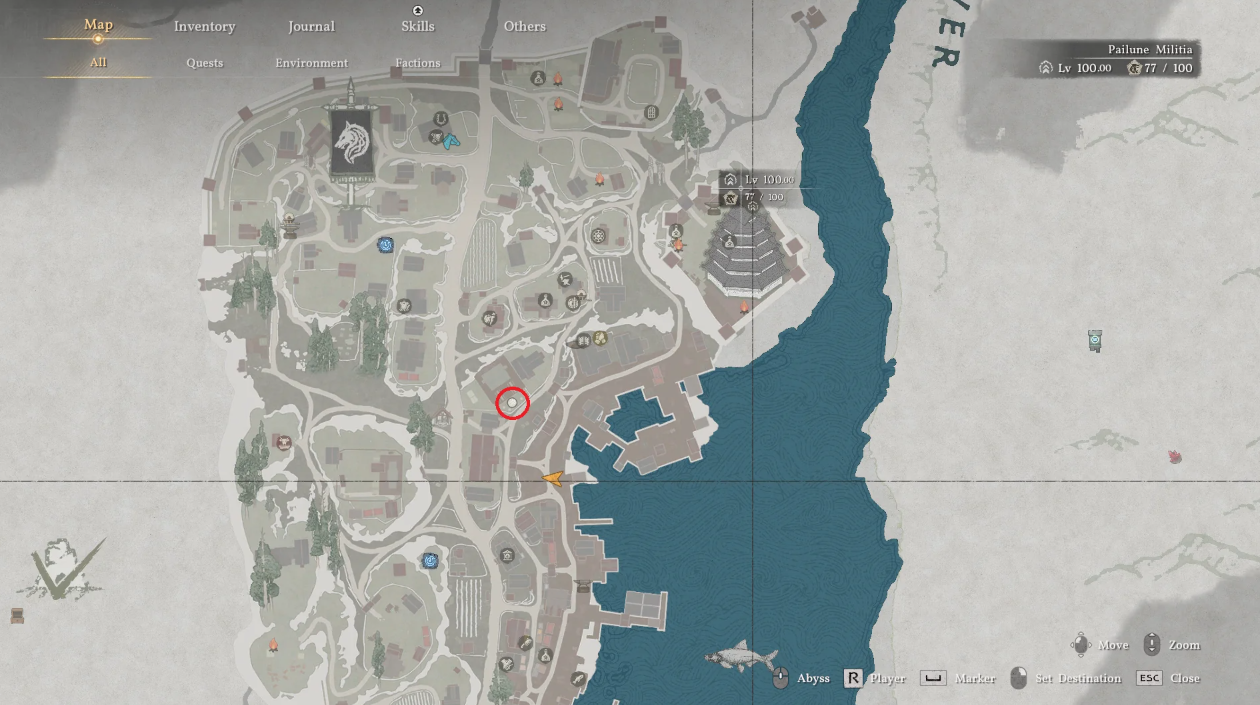
Task: Select the Others tab
Action: coord(525,27)
